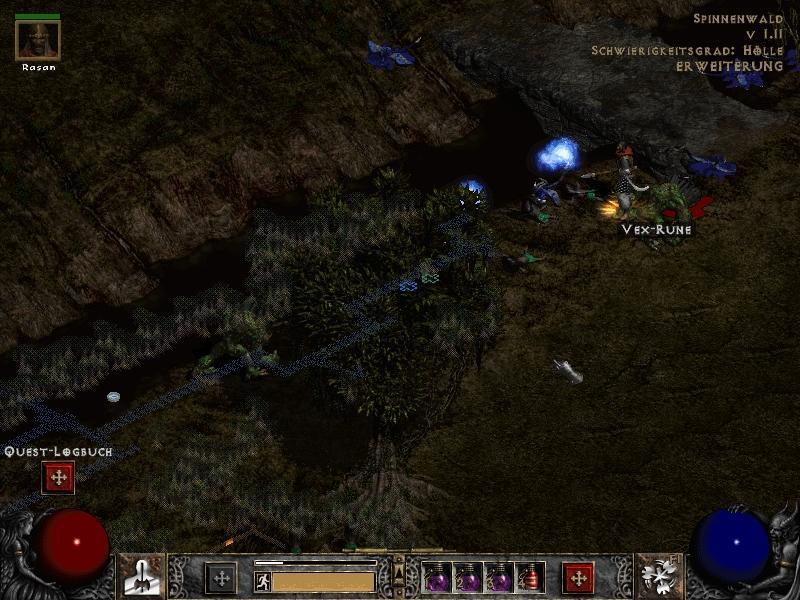800x600 pixels.
Task: Open the right skill selector icon
Action: pyautogui.click(x=657, y=577)
